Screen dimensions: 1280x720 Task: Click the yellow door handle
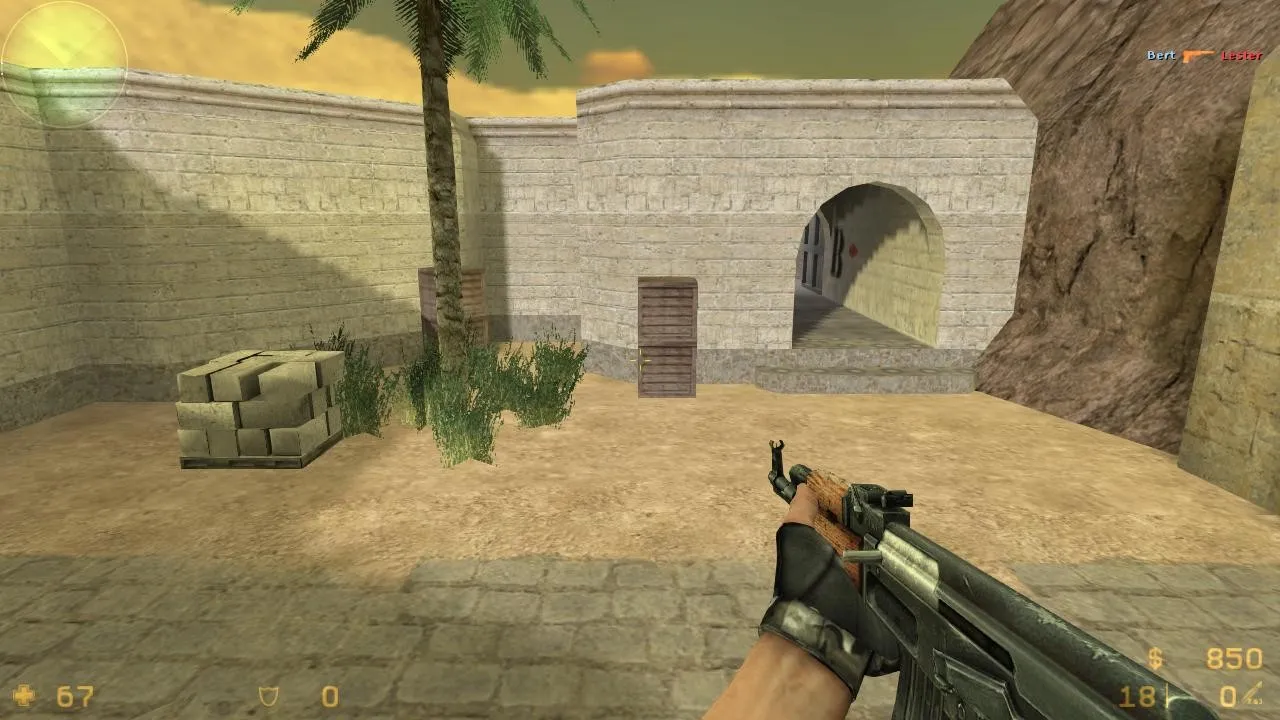(x=641, y=360)
